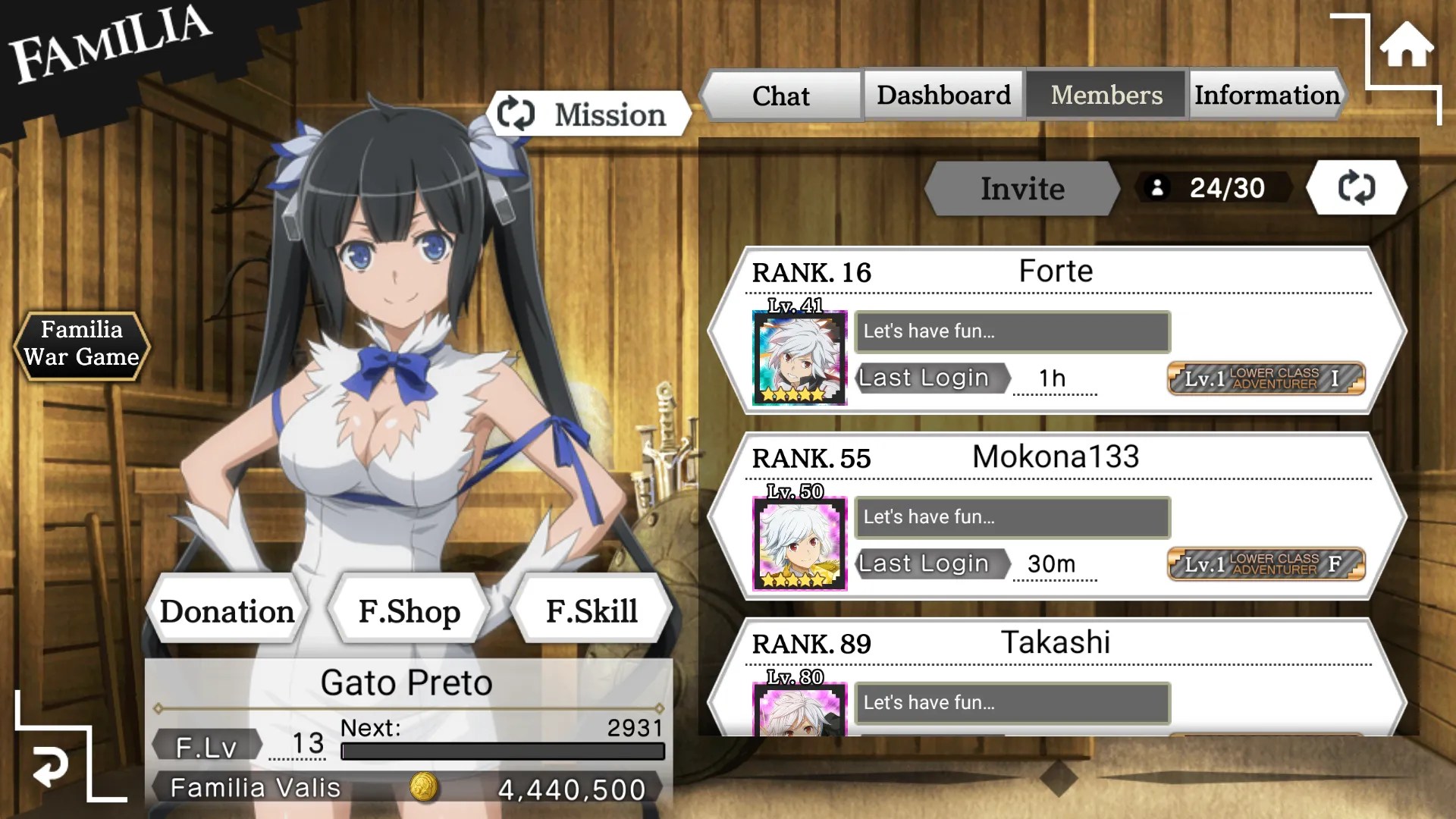1456x819 pixels.
Task: Open the Donation menu
Action: [x=227, y=611]
